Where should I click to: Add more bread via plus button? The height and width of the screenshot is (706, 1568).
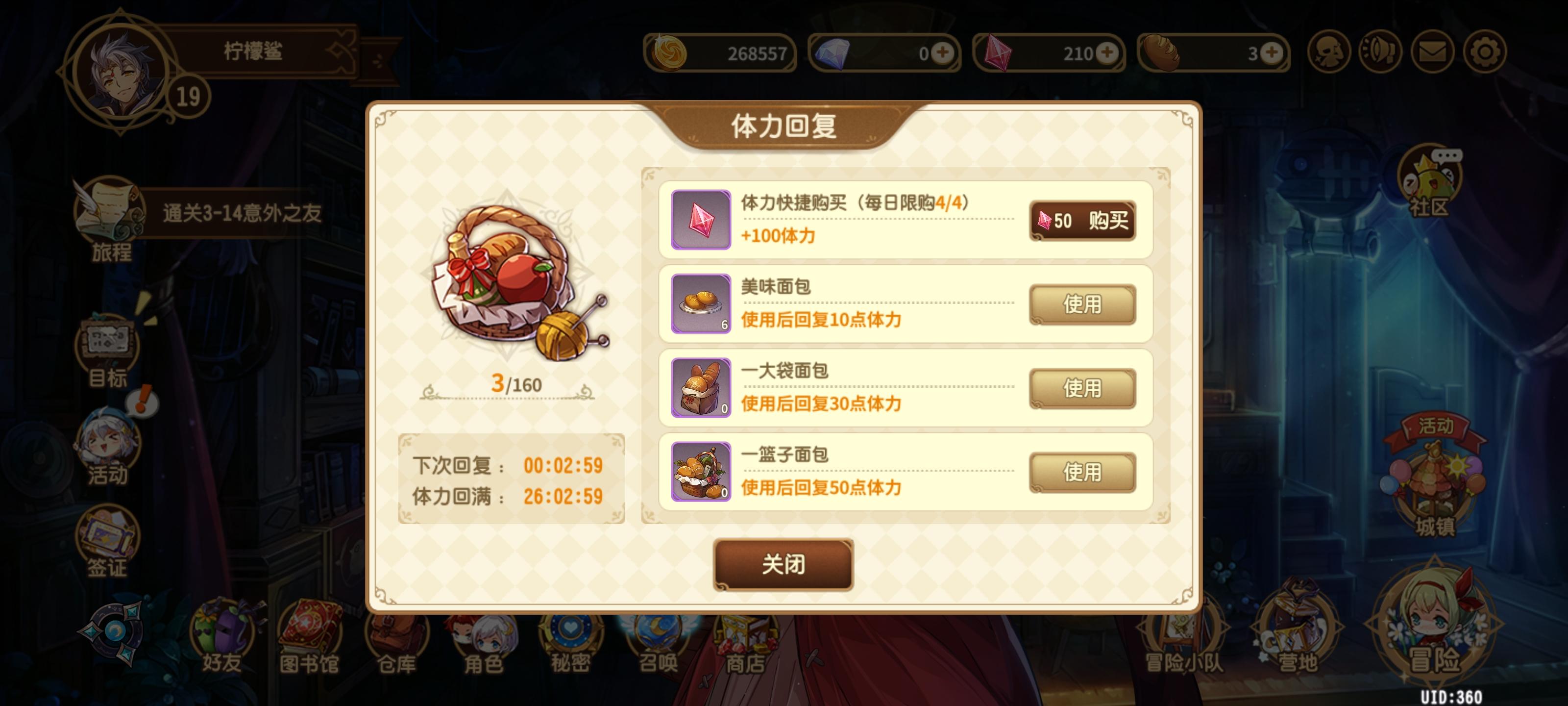(1269, 53)
